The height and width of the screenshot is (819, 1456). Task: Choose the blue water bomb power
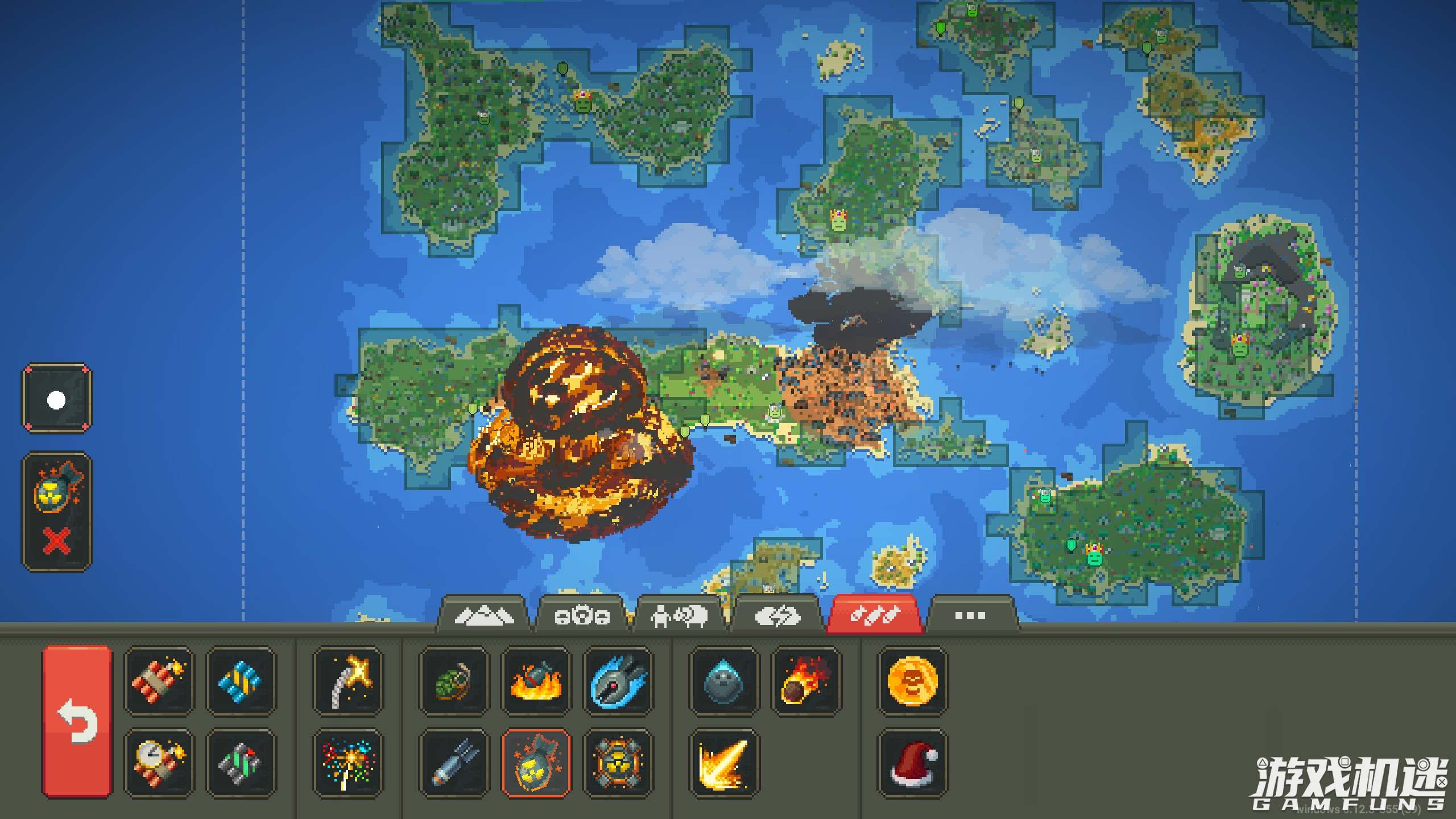click(241, 680)
